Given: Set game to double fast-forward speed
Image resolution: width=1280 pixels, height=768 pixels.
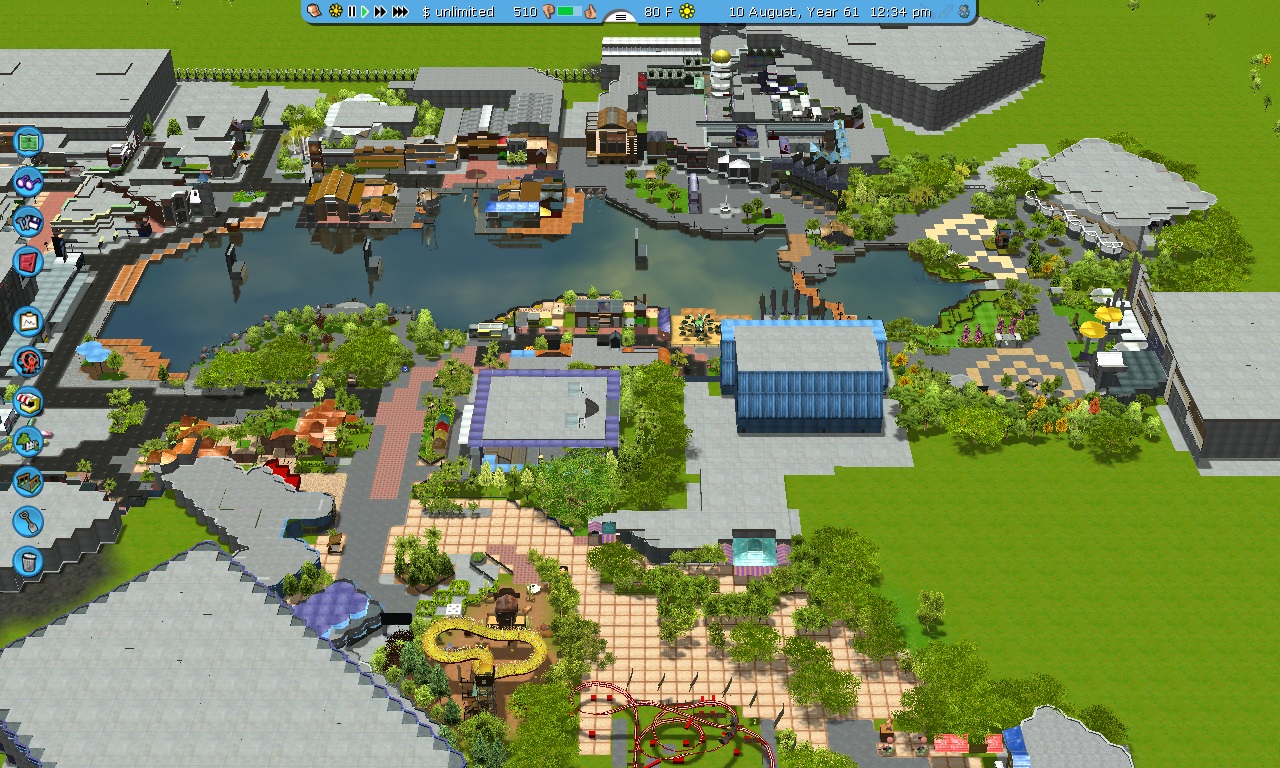Looking at the screenshot, I should click(x=380, y=12).
